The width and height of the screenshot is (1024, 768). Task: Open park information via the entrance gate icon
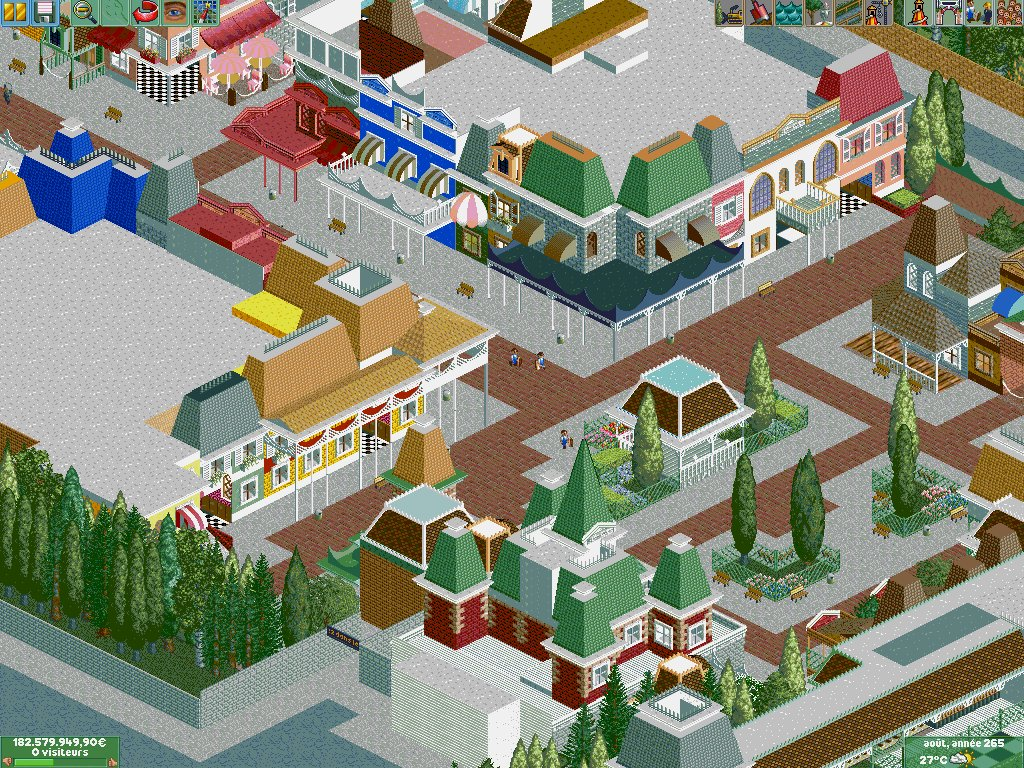[x=946, y=12]
